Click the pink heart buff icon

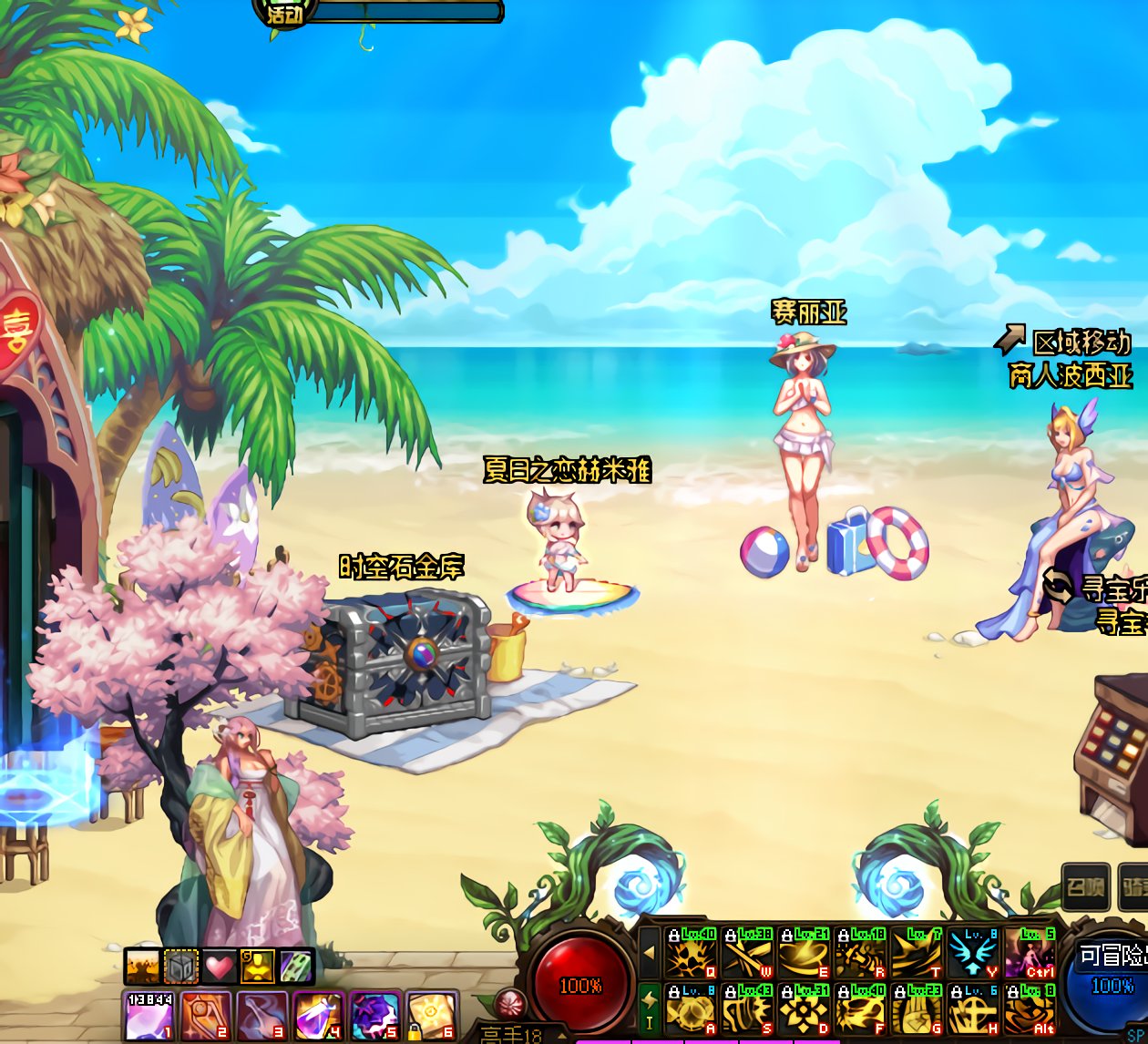[219, 967]
